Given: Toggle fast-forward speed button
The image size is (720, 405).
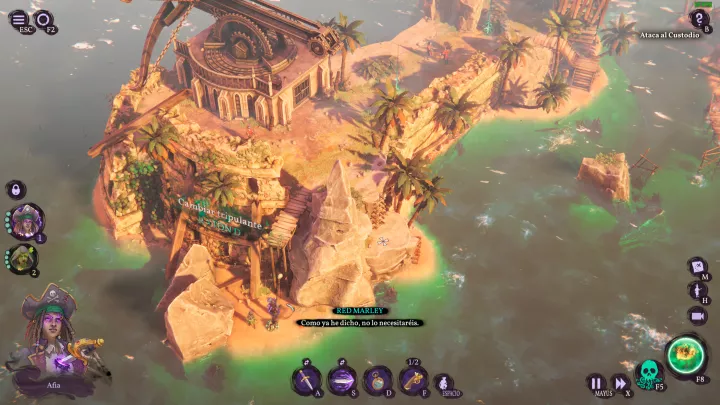Looking at the screenshot, I should tap(620, 382).
